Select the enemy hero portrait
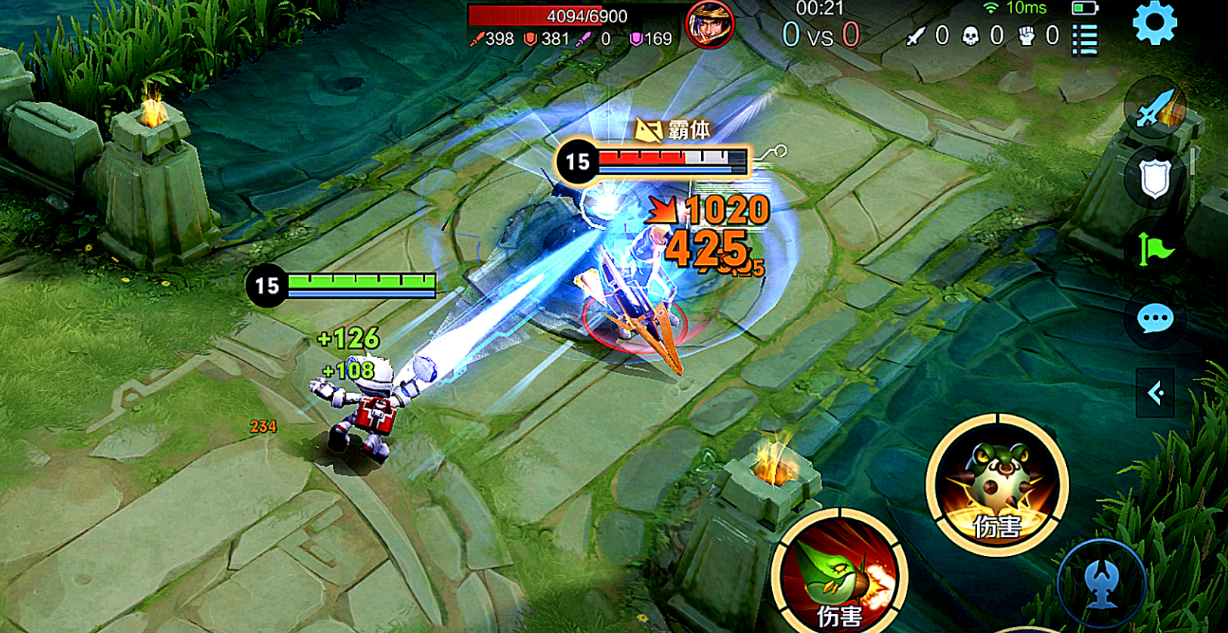 [x=709, y=22]
